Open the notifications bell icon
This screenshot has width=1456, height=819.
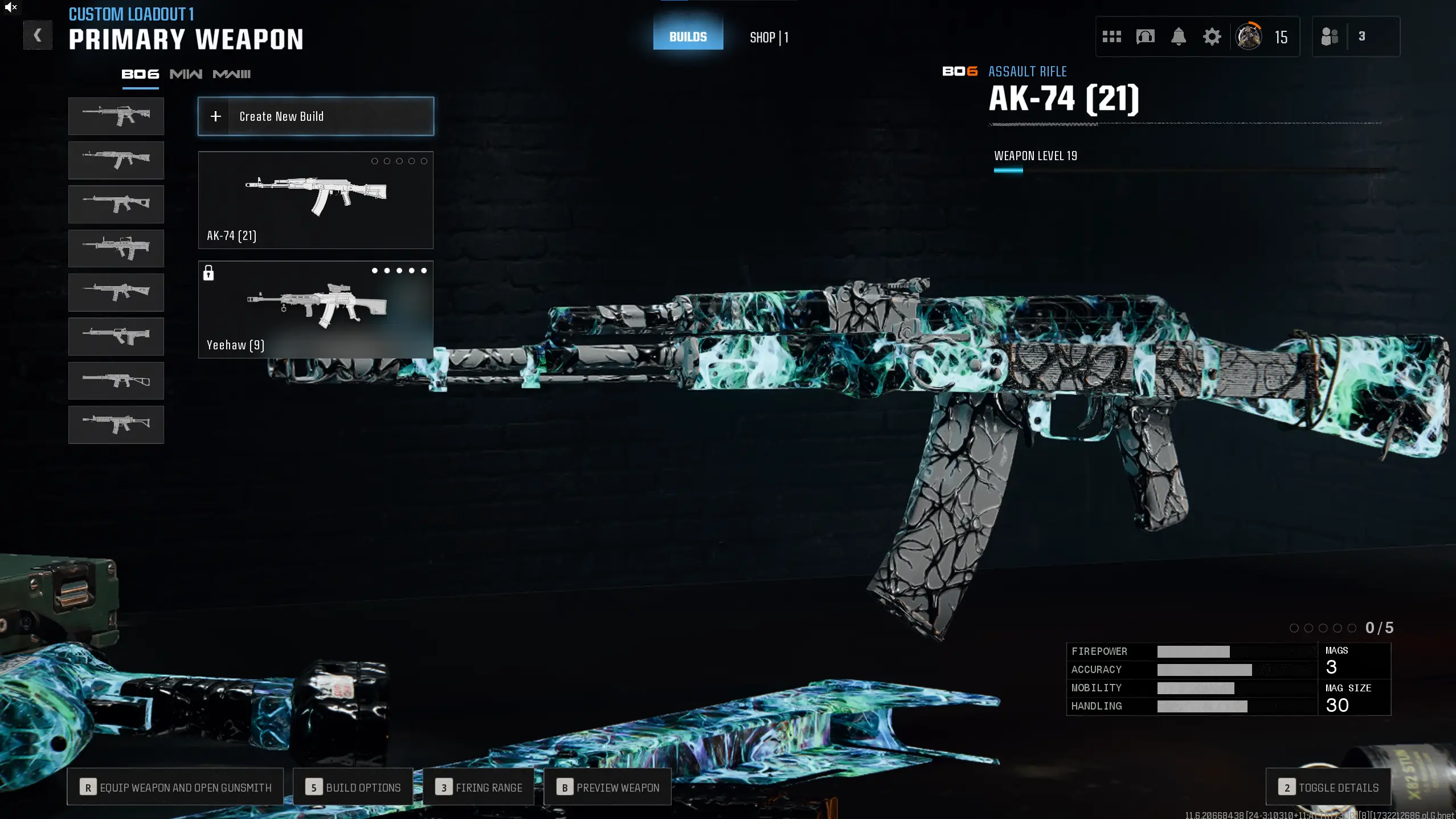pos(1178,36)
